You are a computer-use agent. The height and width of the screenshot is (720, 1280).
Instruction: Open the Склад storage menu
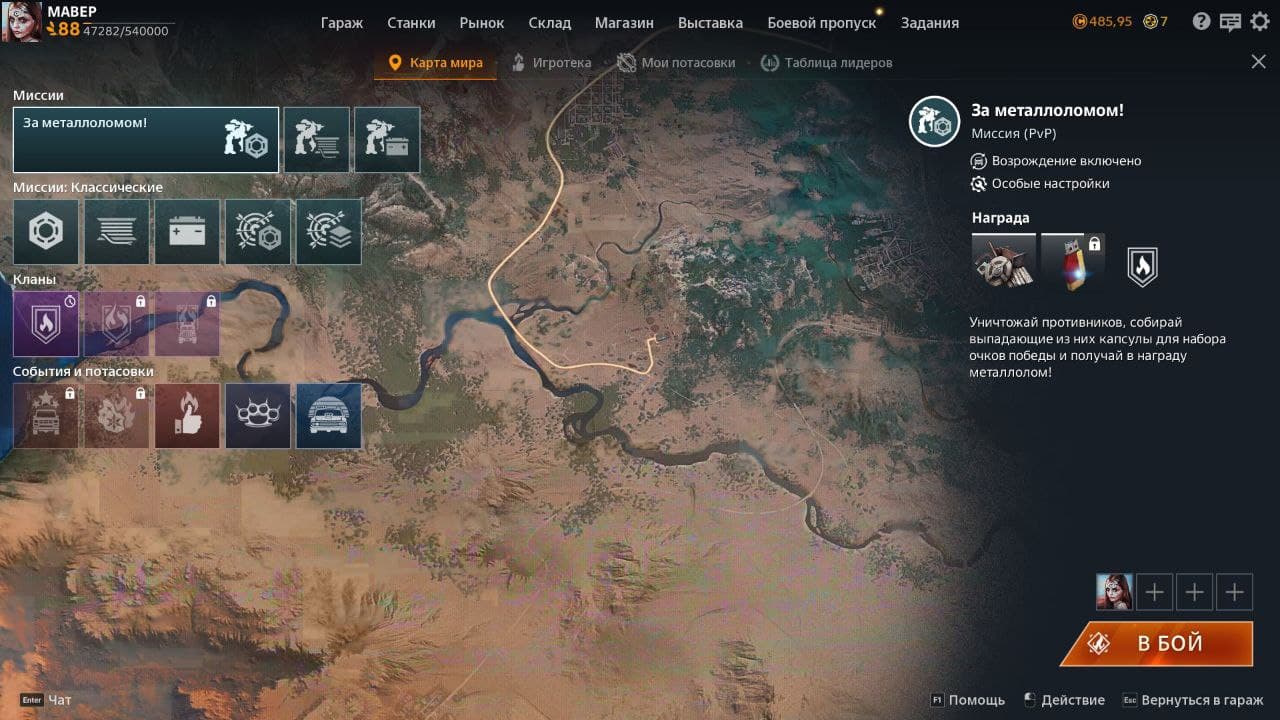pyautogui.click(x=549, y=22)
